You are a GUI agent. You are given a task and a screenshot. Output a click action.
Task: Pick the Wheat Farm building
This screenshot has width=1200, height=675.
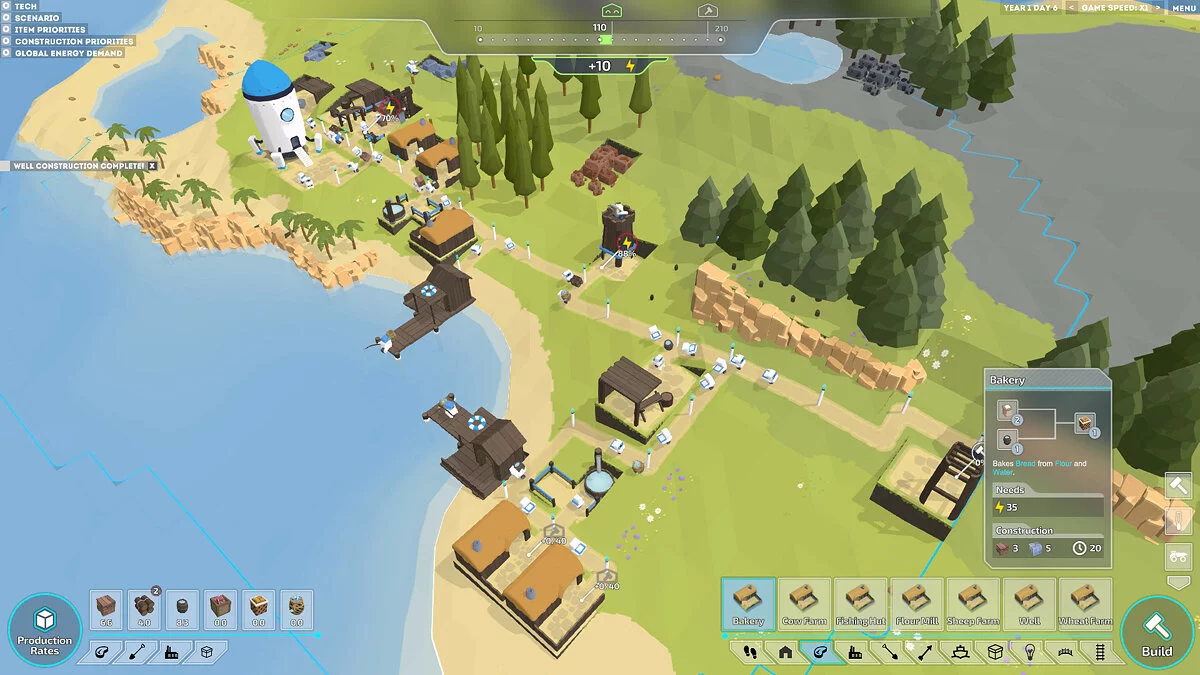(1085, 604)
